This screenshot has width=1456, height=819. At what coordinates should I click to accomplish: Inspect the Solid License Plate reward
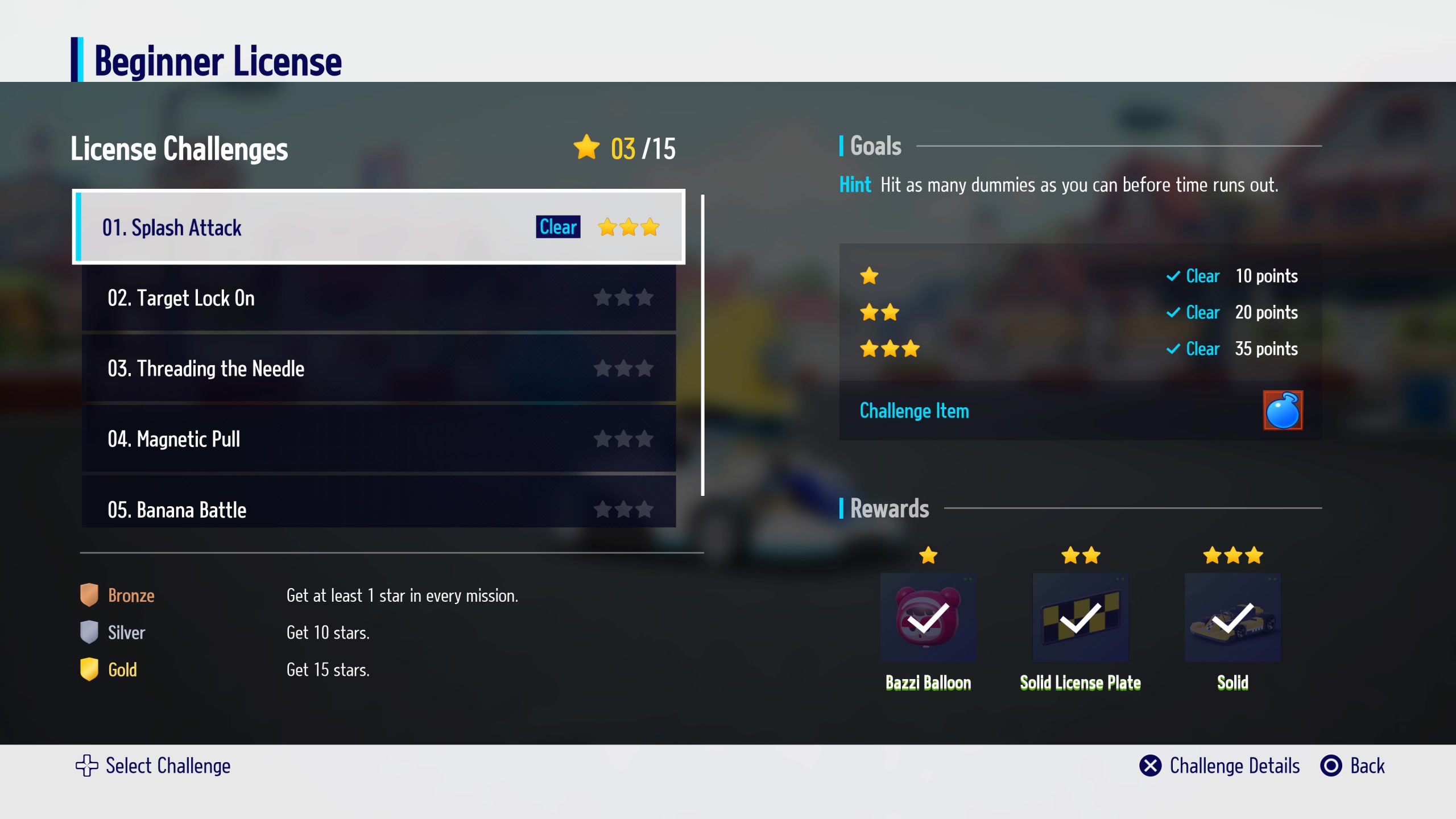pos(1080,618)
